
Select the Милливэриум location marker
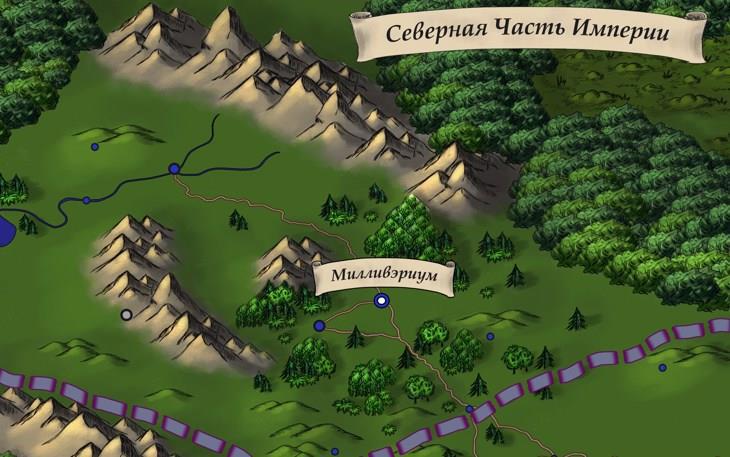380,300
